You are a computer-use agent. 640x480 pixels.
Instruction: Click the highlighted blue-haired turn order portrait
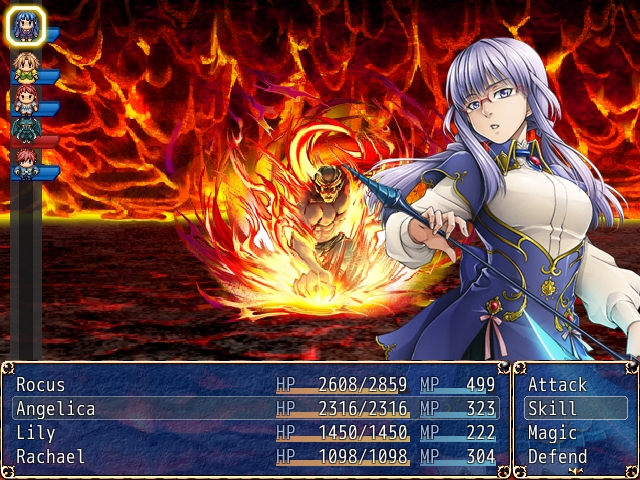point(25,26)
